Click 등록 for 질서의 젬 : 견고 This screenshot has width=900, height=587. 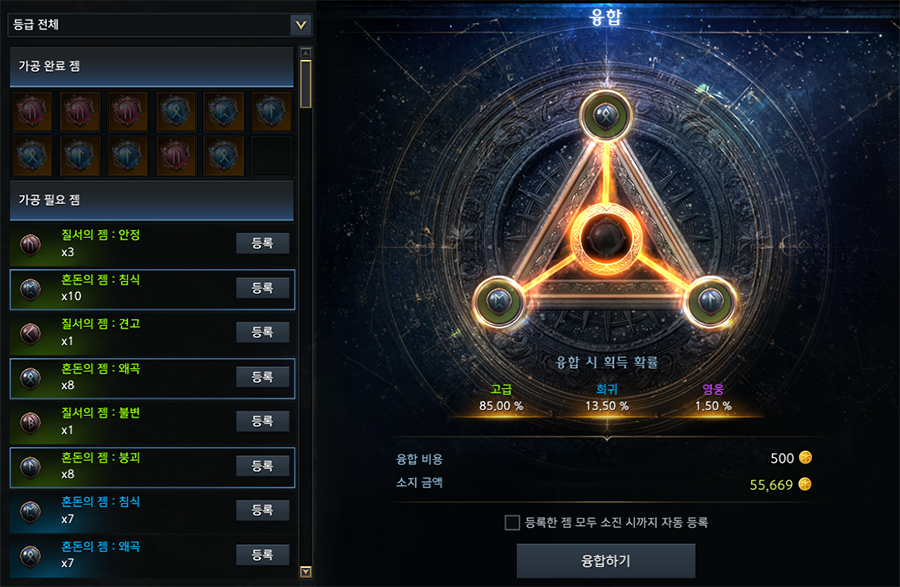[x=262, y=332]
